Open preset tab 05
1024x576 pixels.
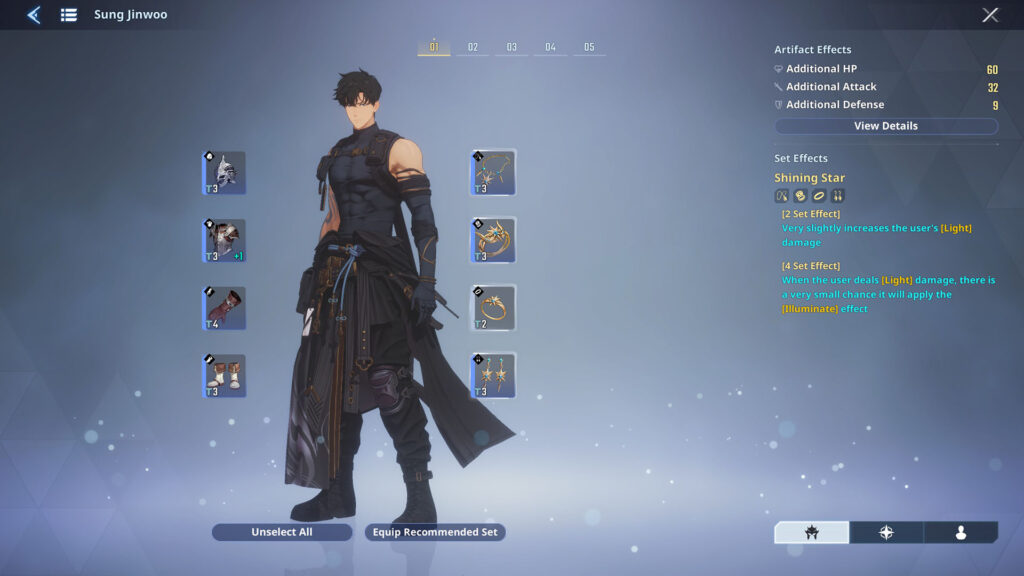click(589, 47)
